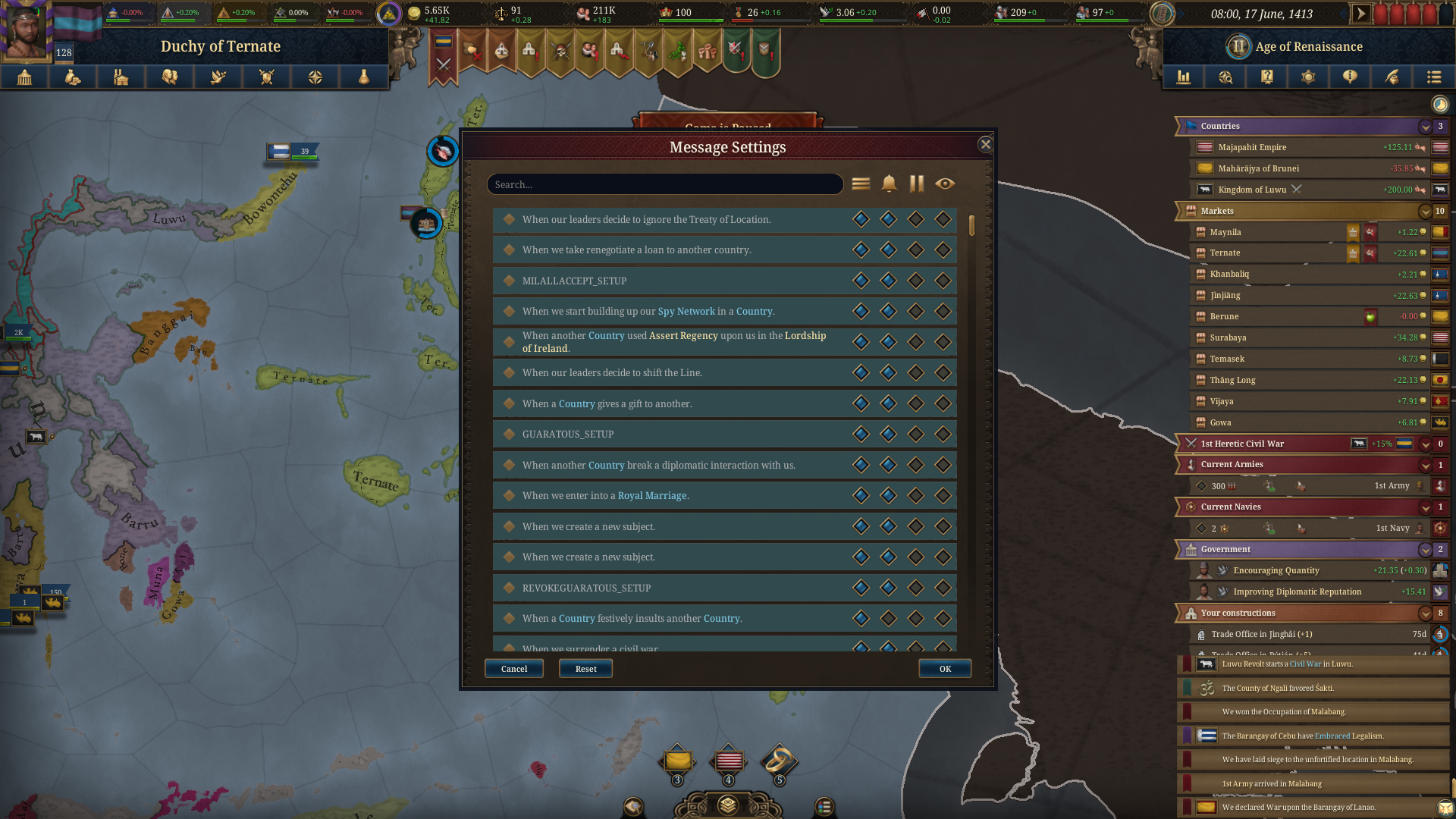The height and width of the screenshot is (819, 1456).
Task: Select the Ternate market entry
Action: [x=1225, y=253]
